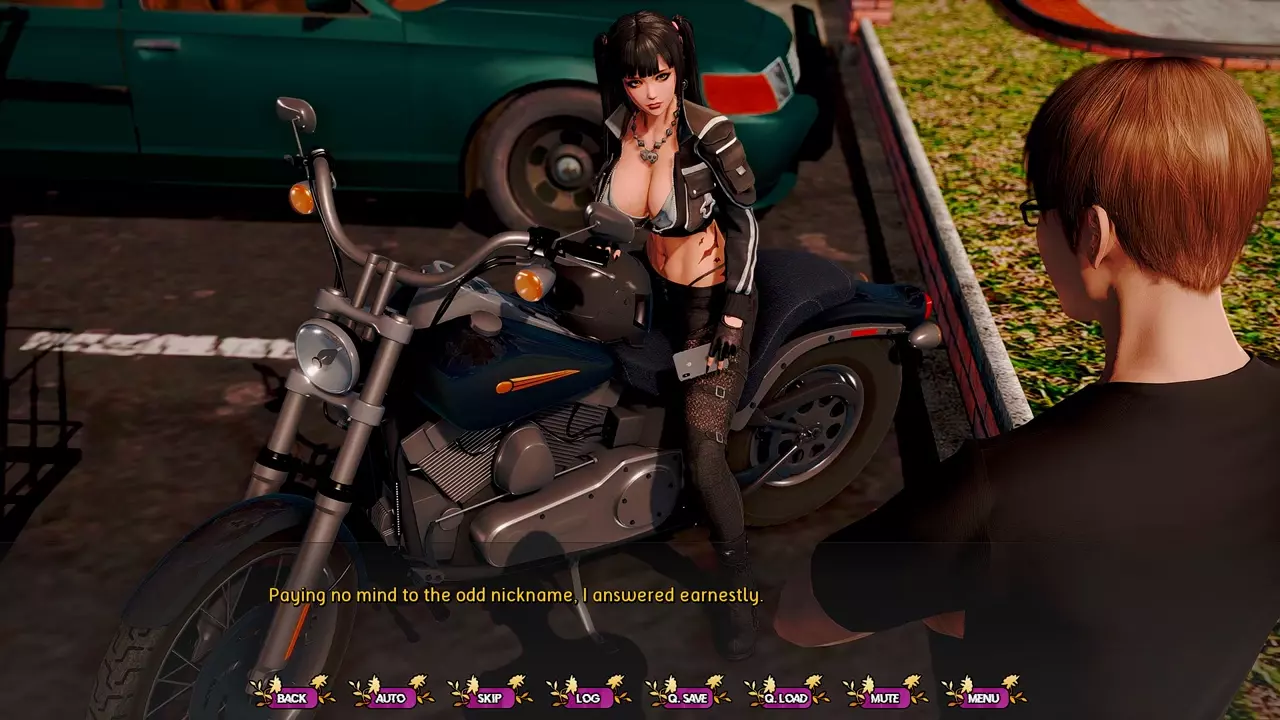The width and height of the screenshot is (1280, 720).
Task: Activate the SKIP button
Action: 489,697
